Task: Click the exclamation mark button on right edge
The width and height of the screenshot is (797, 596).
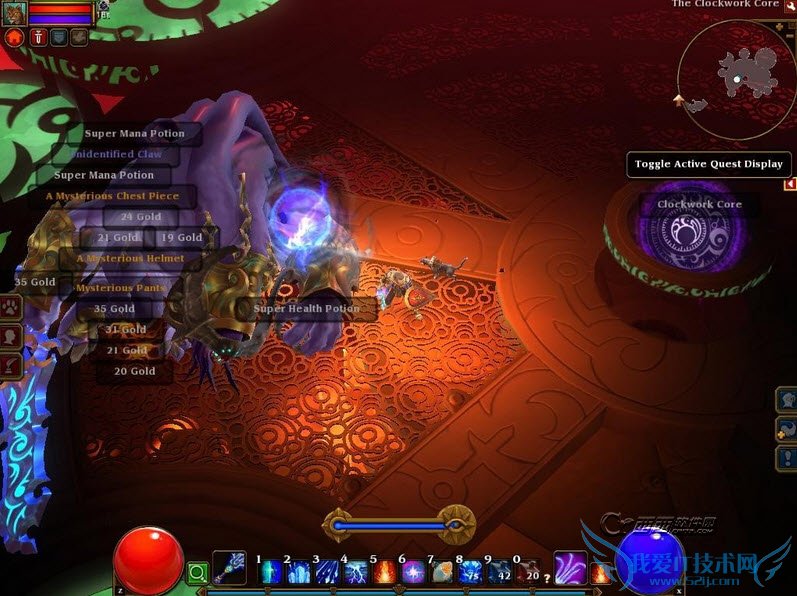Action: coord(786,458)
